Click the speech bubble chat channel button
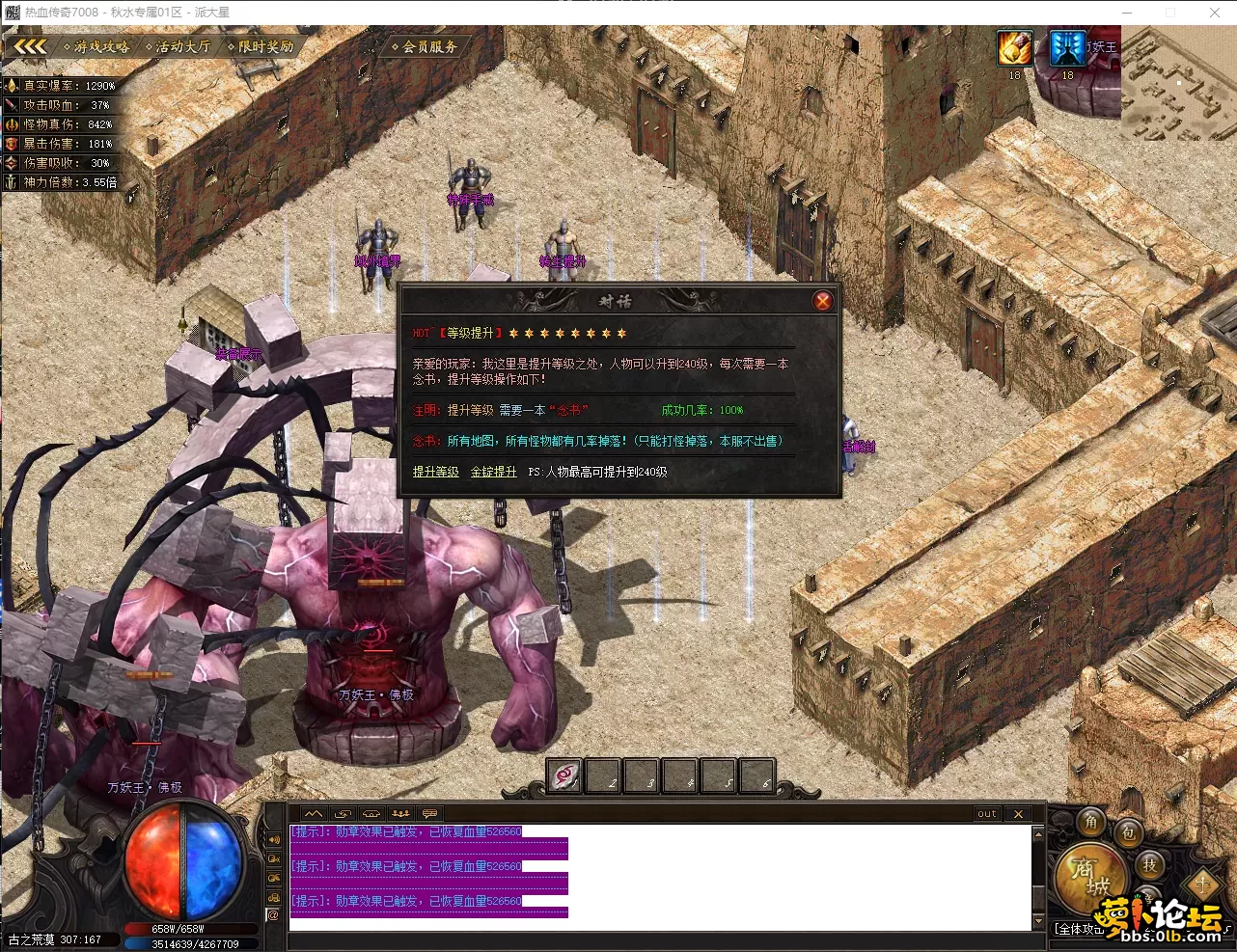This screenshot has width=1237, height=952. pyautogui.click(x=429, y=814)
